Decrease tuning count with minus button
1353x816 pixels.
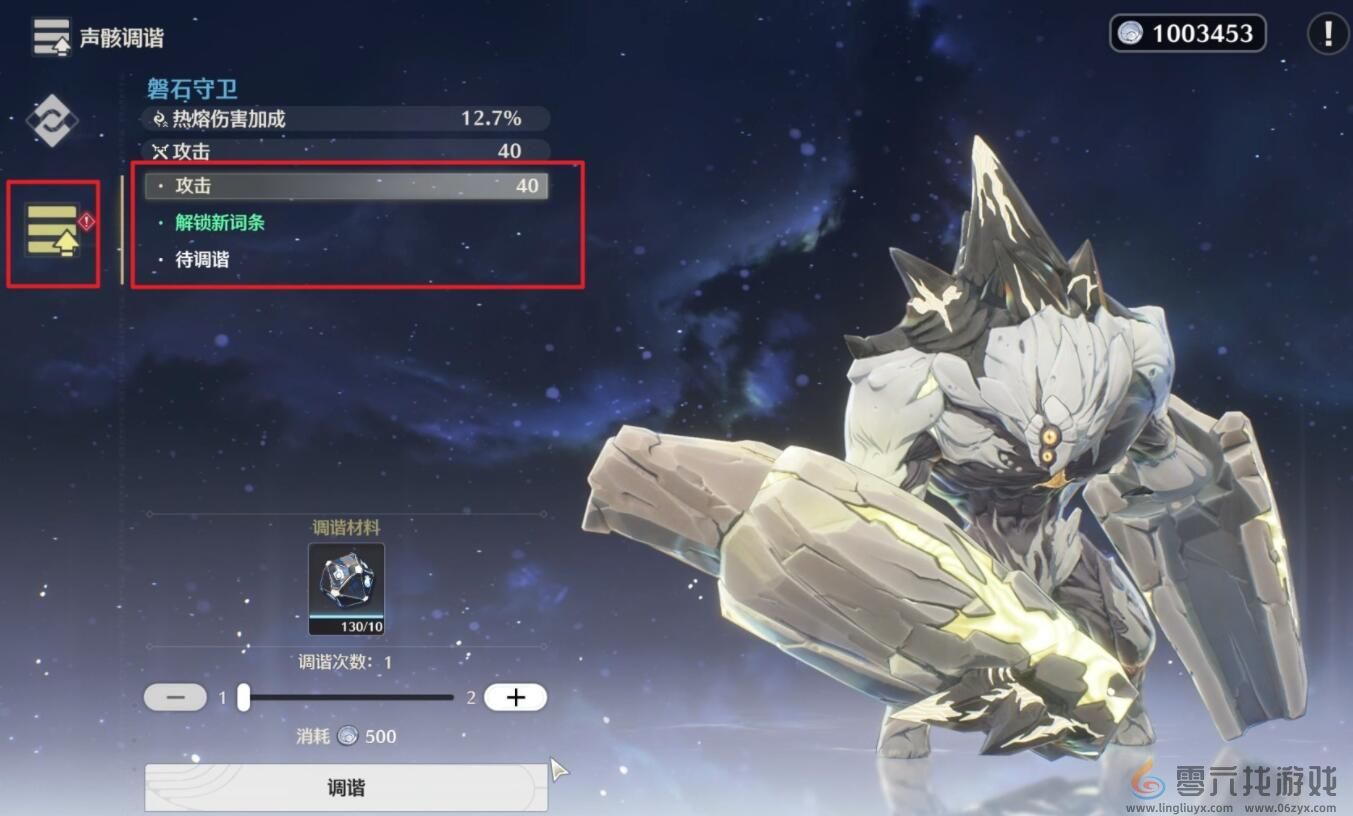click(175, 697)
